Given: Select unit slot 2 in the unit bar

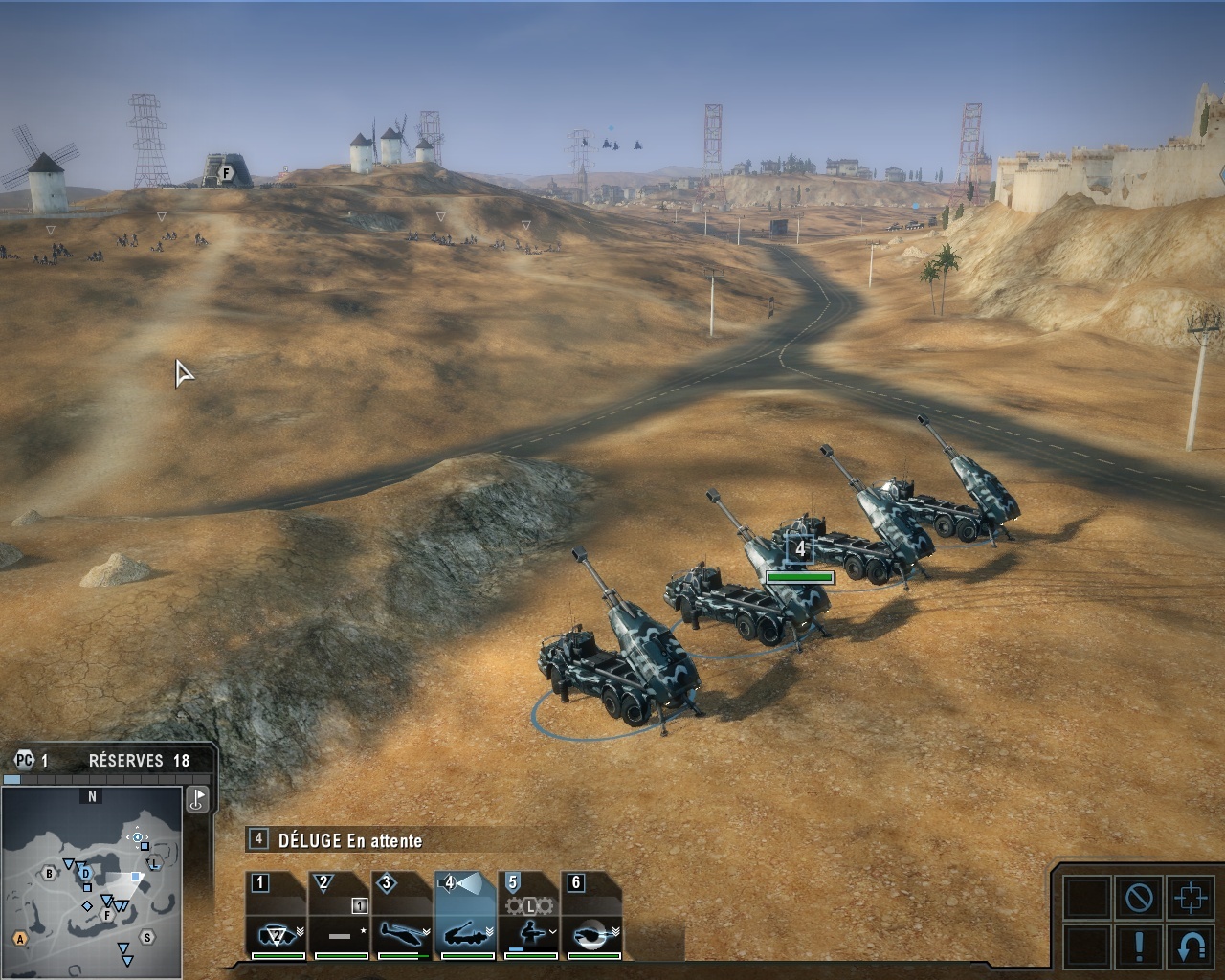Looking at the screenshot, I should (340, 917).
